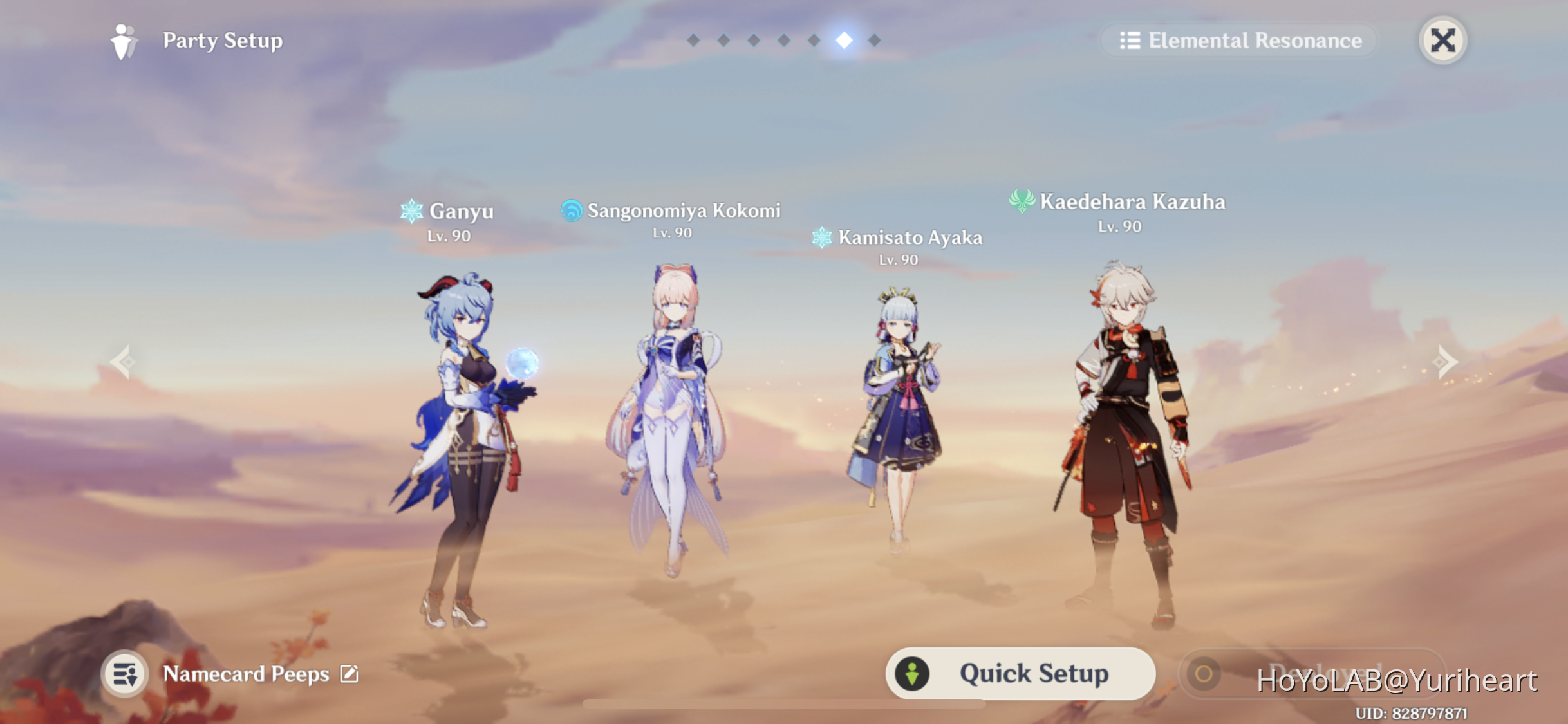
Task: Click the Cryo snowflake beside Kamisato Ayaka
Action: 822,237
